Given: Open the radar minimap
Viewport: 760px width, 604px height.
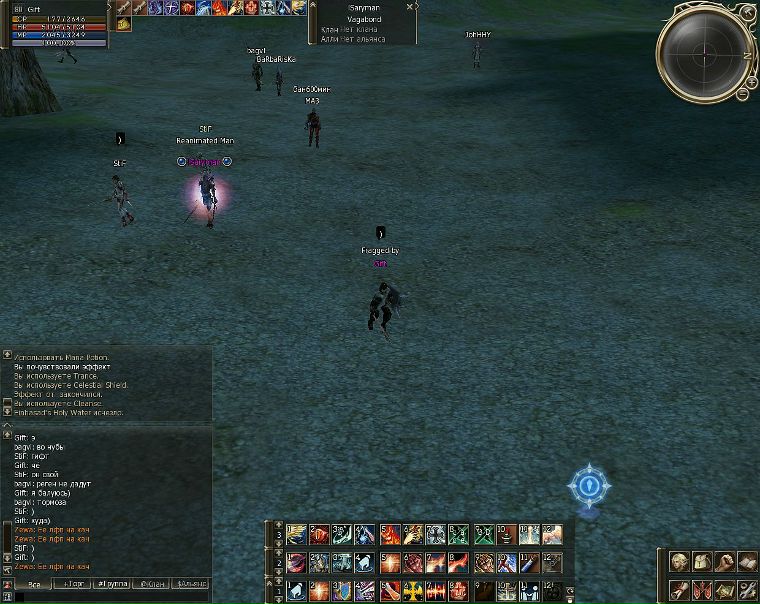Looking at the screenshot, I should tap(703, 48).
